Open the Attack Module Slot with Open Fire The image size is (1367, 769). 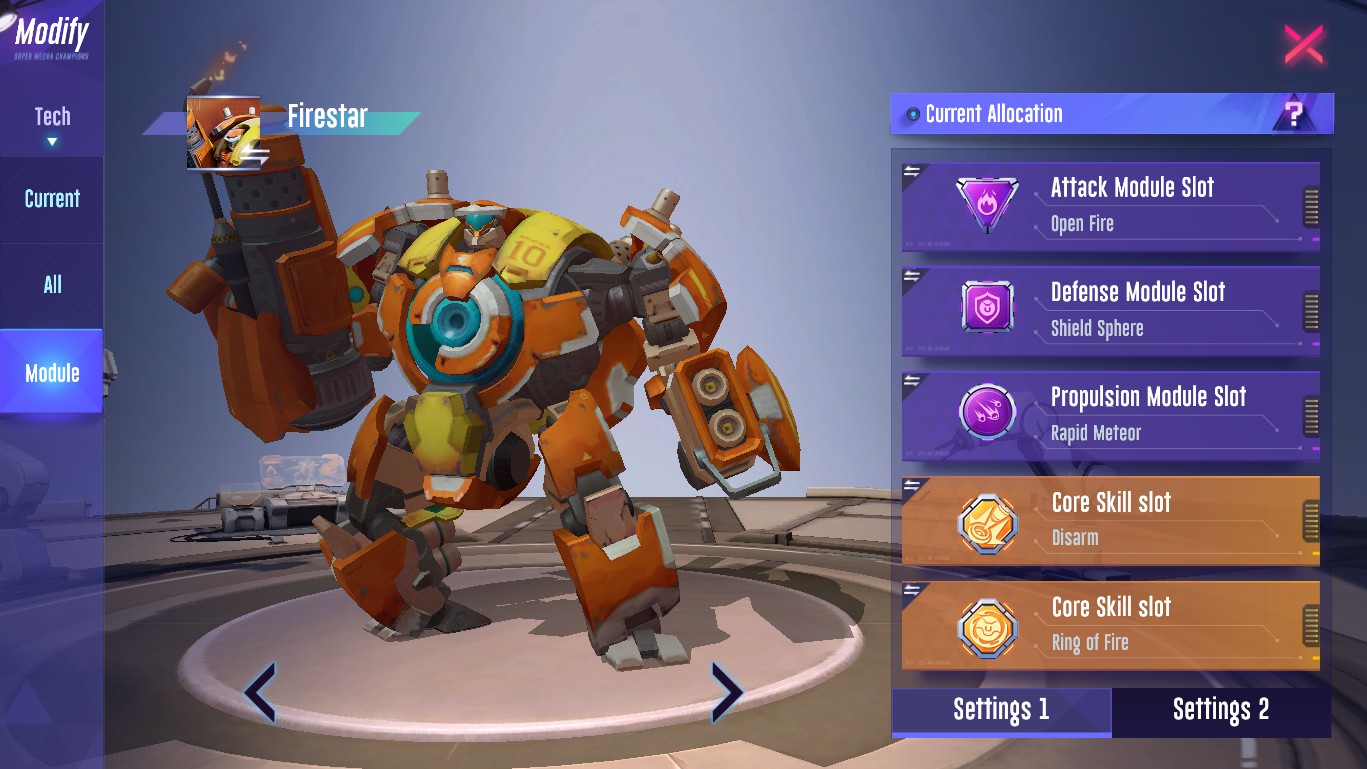point(1110,205)
